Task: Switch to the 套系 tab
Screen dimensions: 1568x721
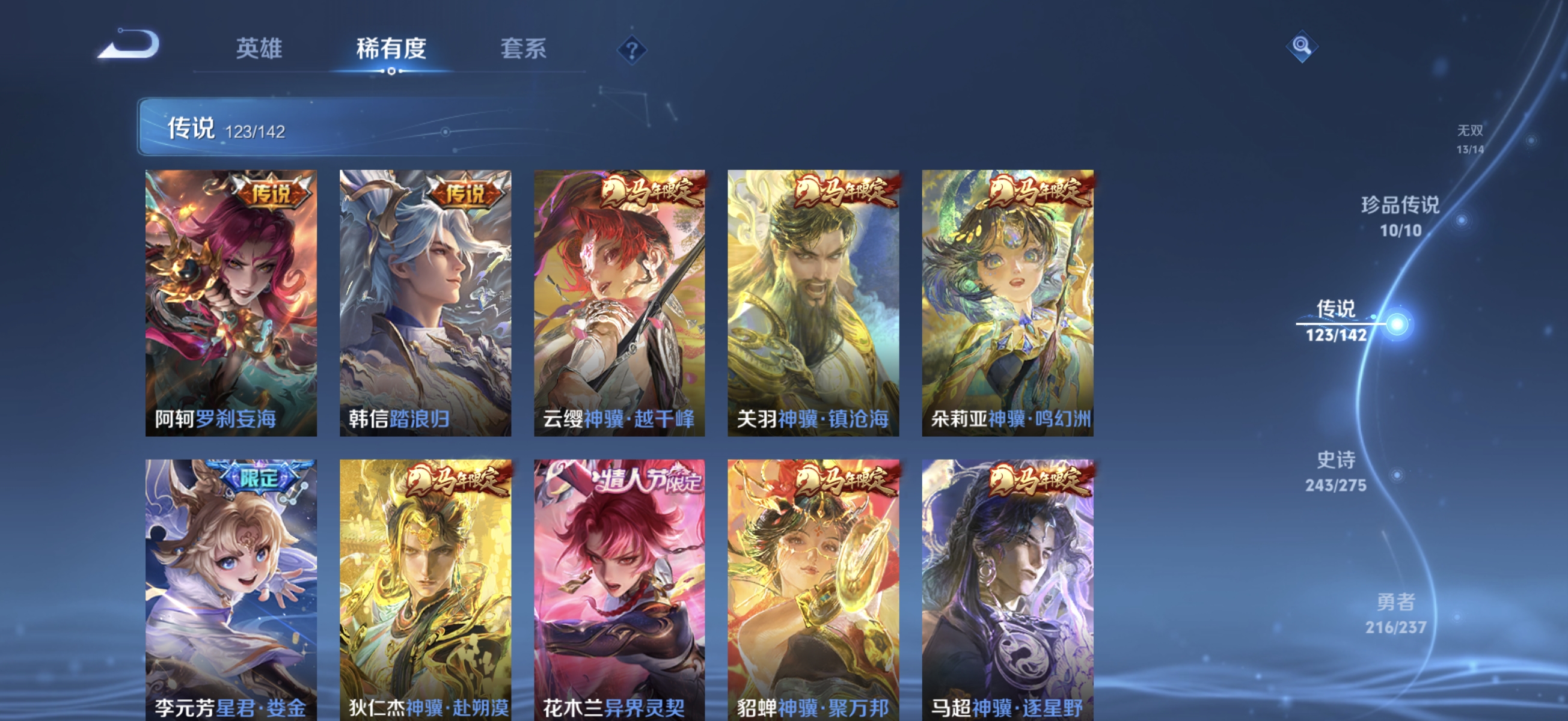Action: click(x=525, y=50)
